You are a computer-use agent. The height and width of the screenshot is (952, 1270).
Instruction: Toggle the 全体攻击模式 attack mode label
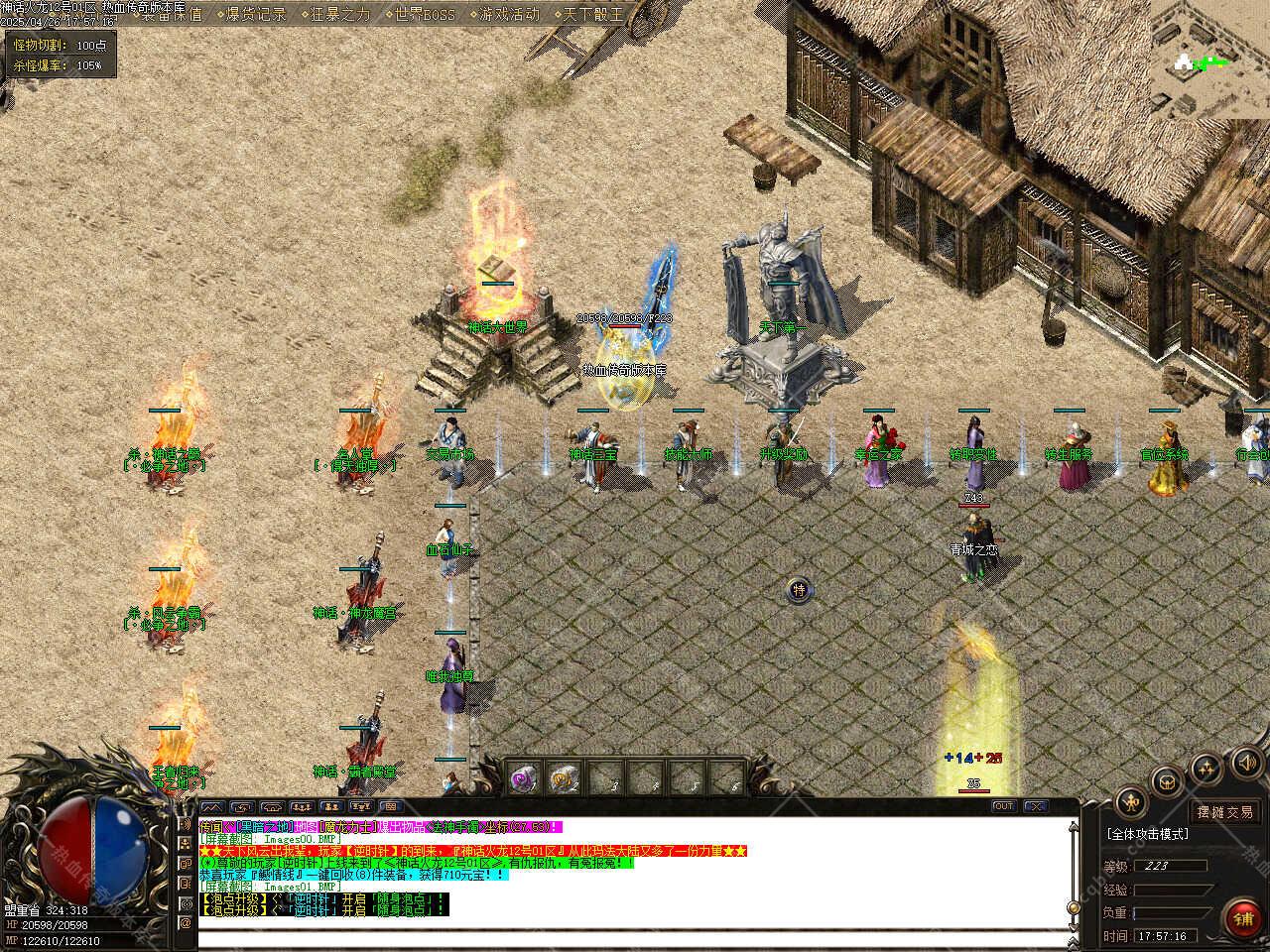(x=1150, y=834)
